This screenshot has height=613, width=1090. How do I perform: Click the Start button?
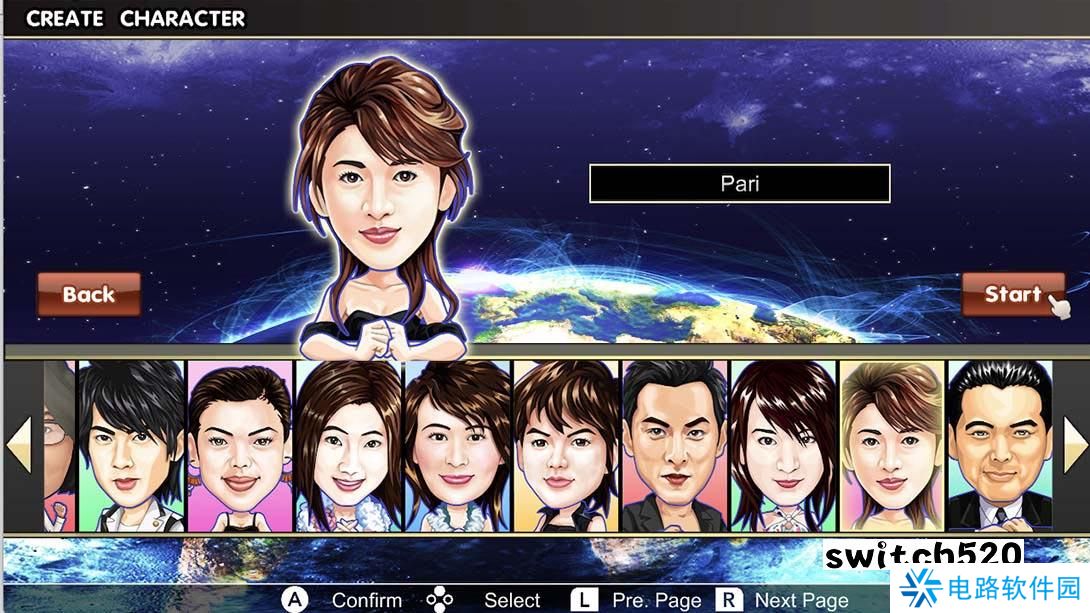tap(1012, 294)
